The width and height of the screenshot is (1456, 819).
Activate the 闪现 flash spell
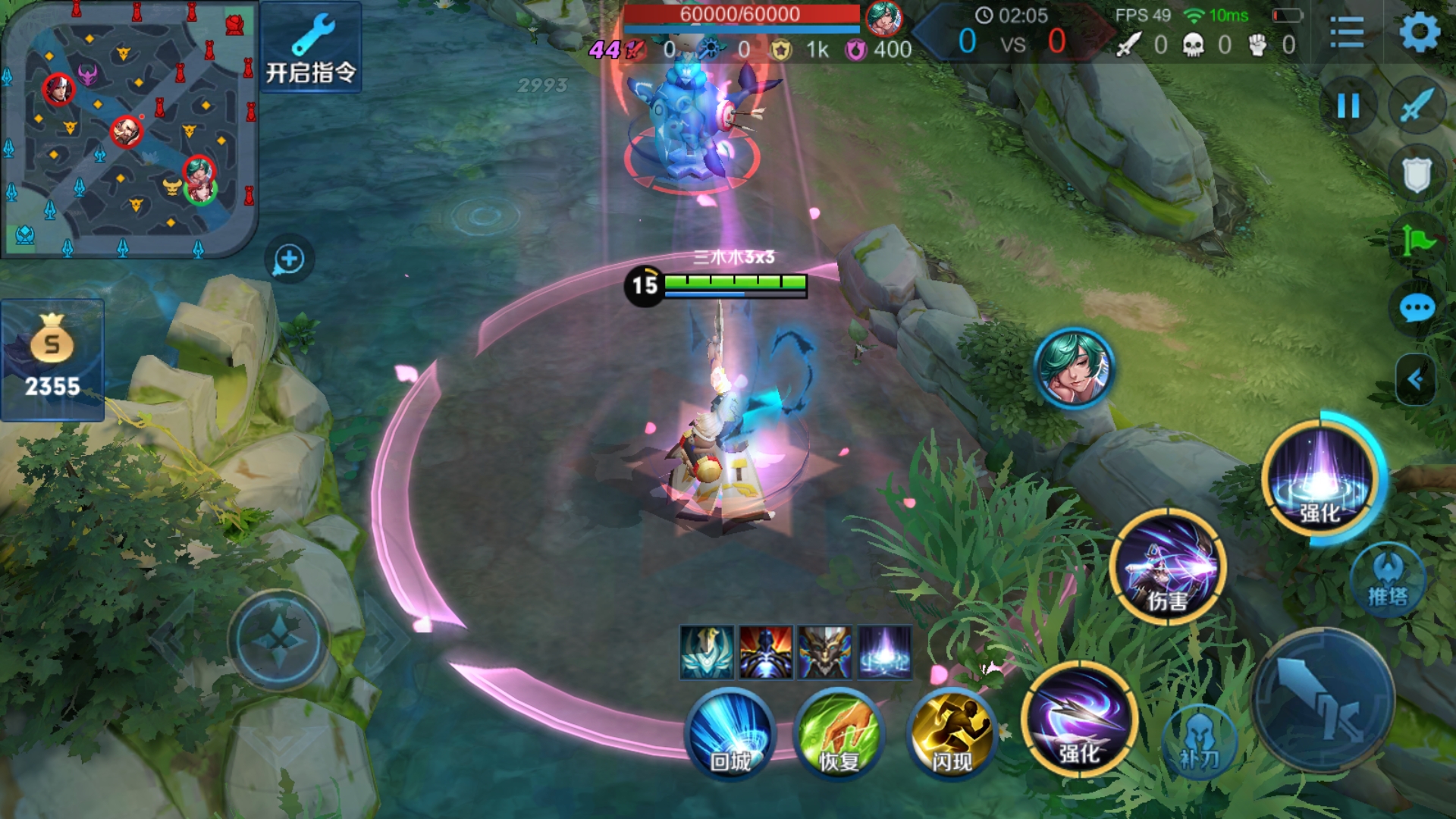pyautogui.click(x=951, y=733)
